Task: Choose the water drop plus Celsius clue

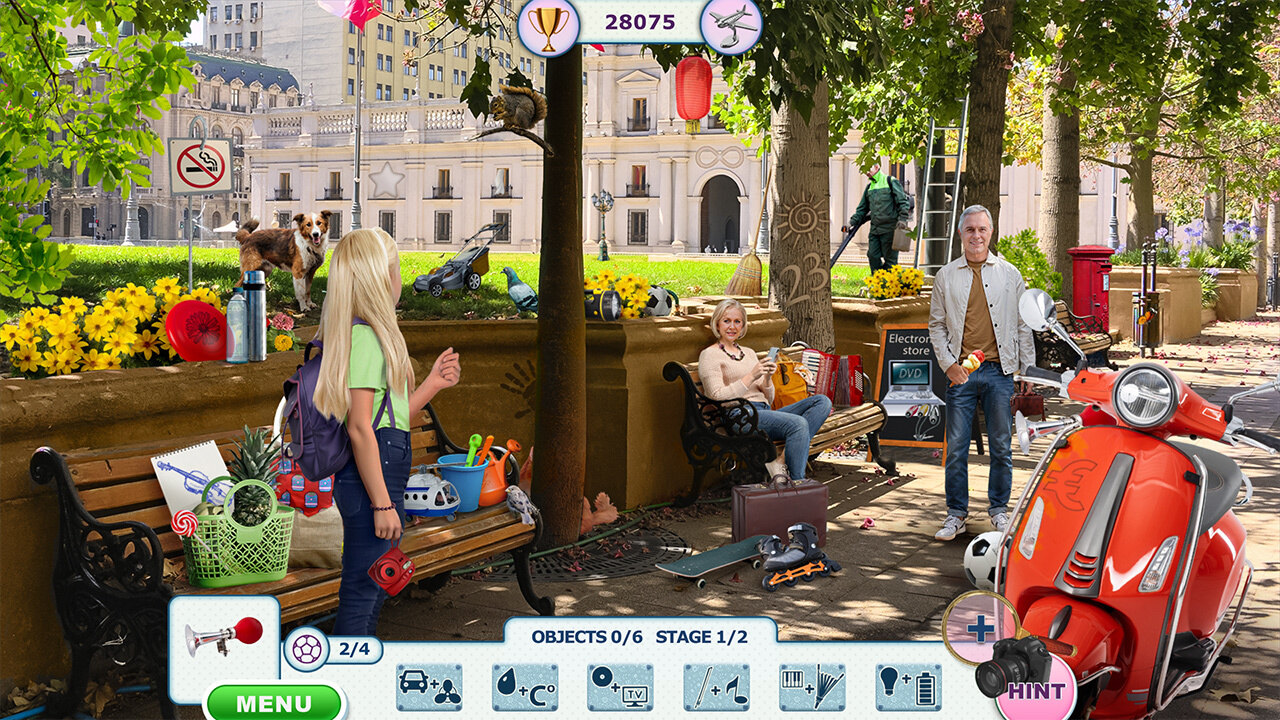Action: [x=525, y=687]
